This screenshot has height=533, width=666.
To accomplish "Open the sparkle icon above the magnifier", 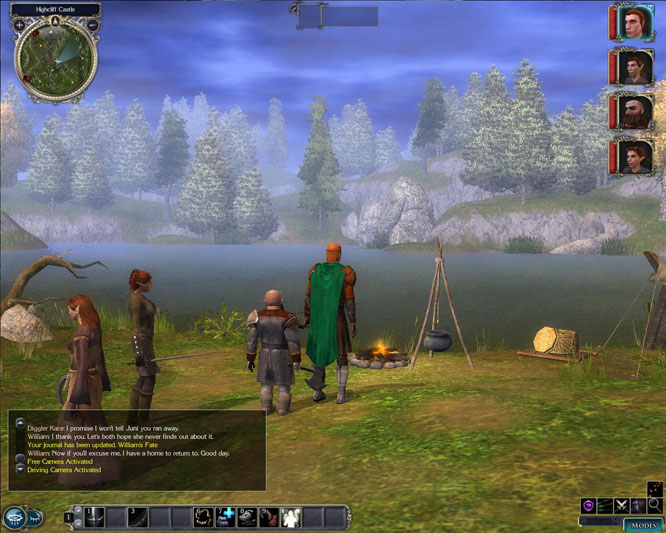I will coord(655,489).
